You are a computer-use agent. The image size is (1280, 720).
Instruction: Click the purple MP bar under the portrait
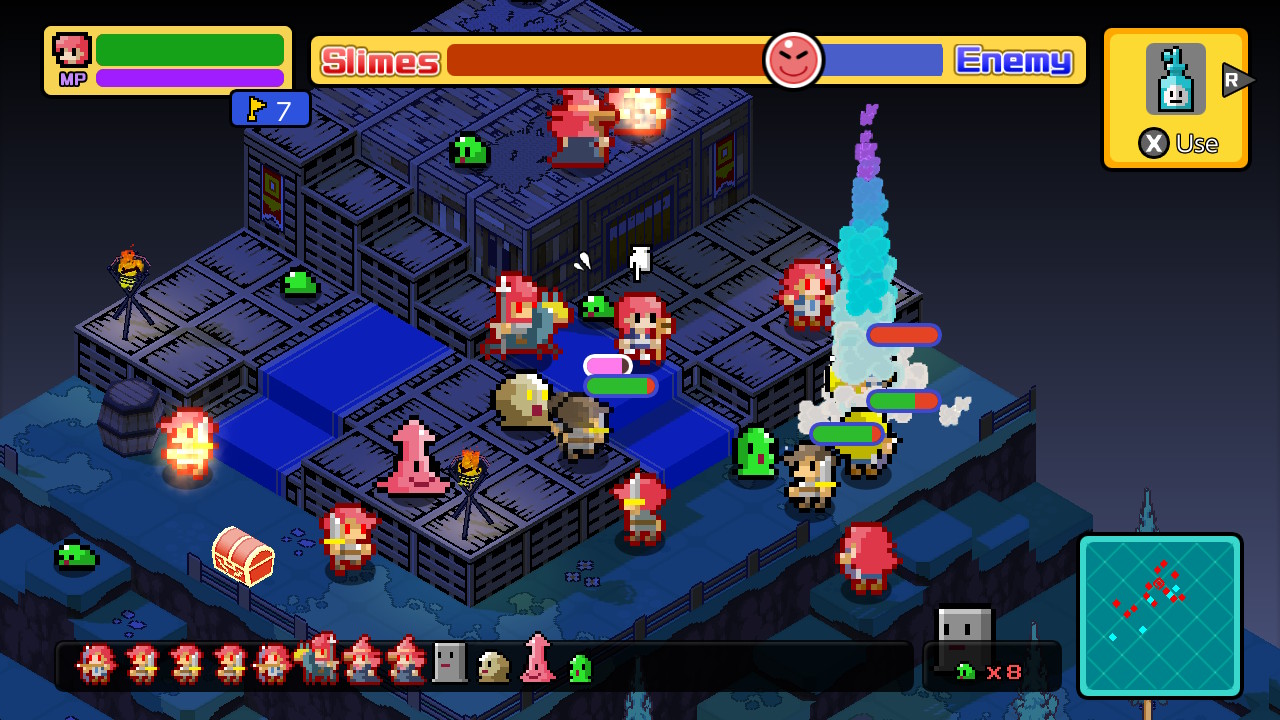point(190,76)
